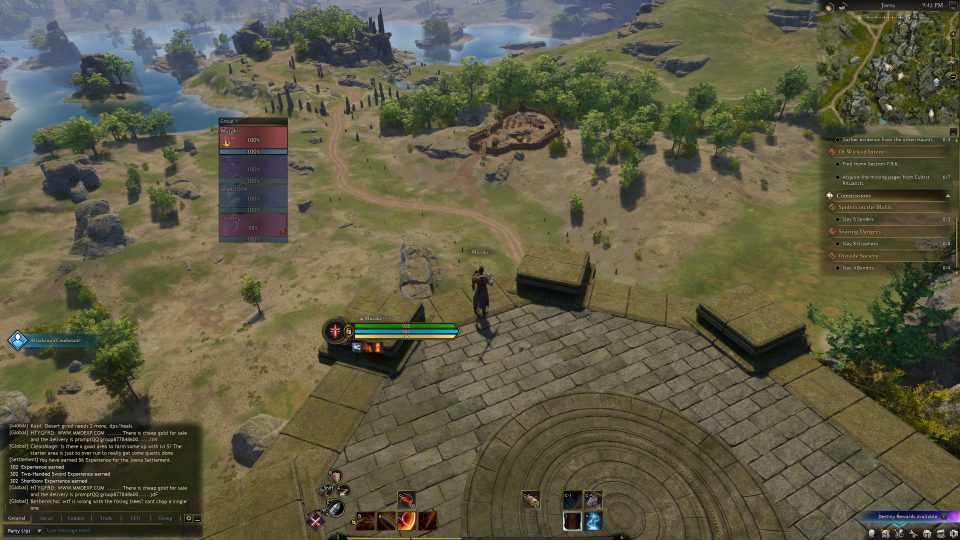Activate the blue lightning skill icon
This screenshot has height=540, width=960.
click(593, 520)
